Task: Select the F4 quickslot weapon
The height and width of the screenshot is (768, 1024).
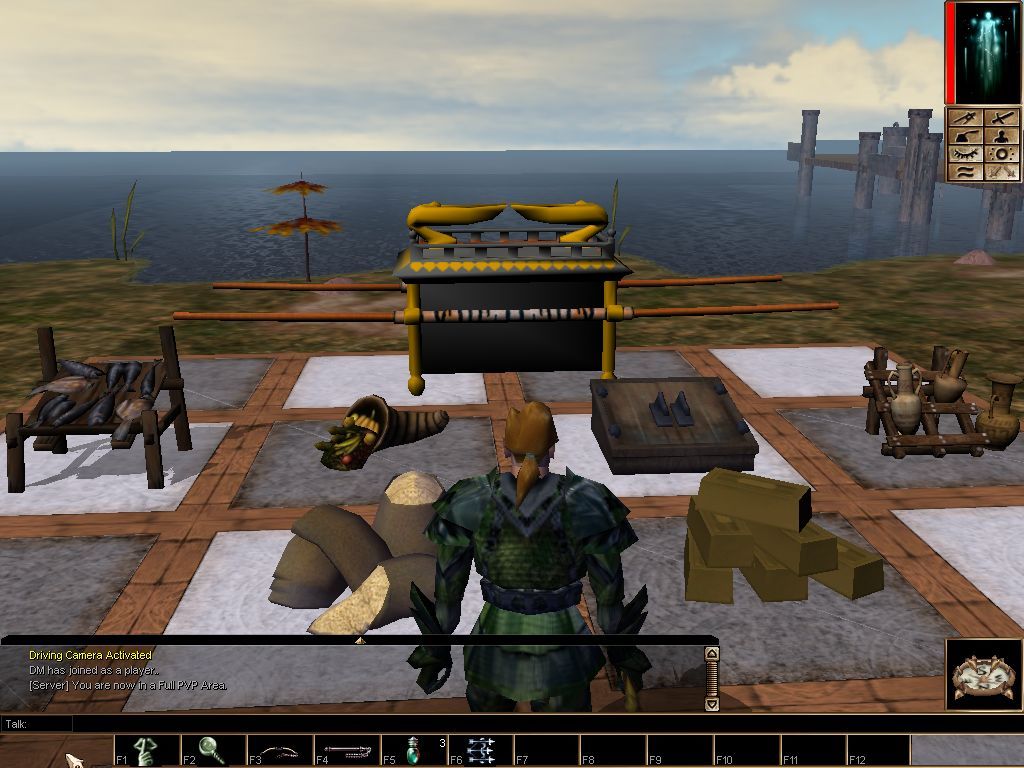Action: point(347,750)
